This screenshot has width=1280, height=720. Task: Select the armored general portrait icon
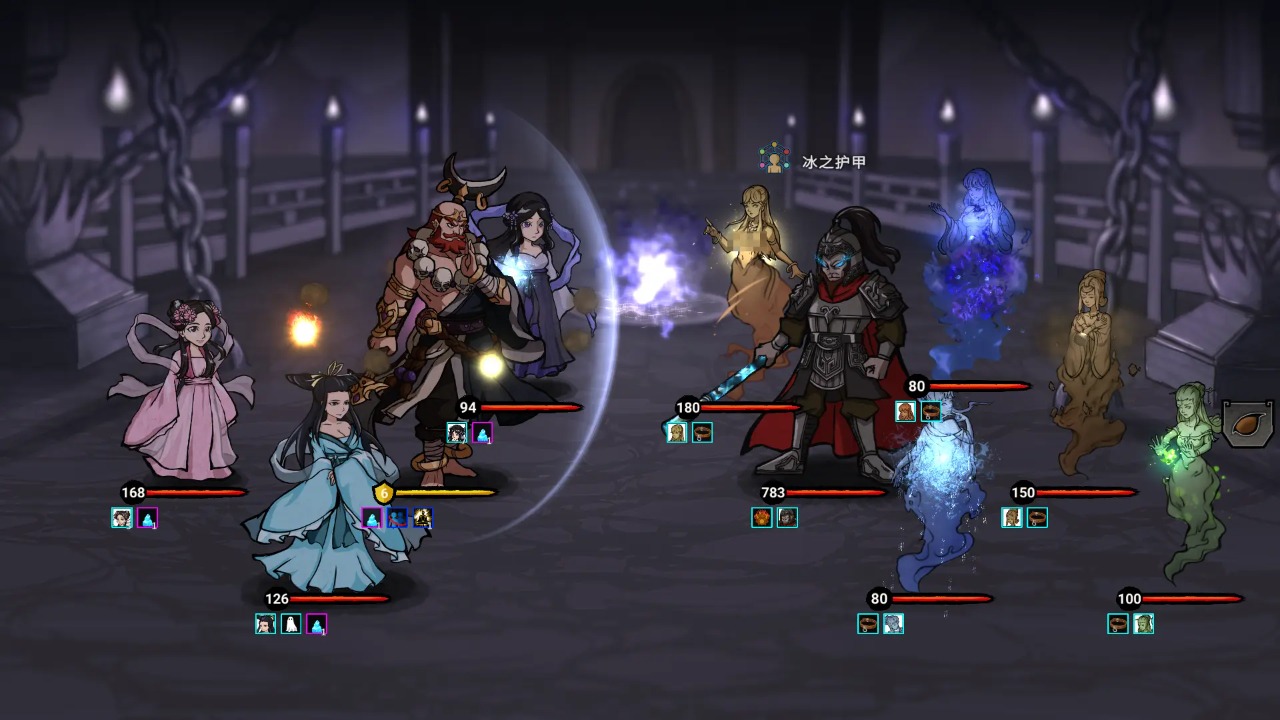[788, 517]
